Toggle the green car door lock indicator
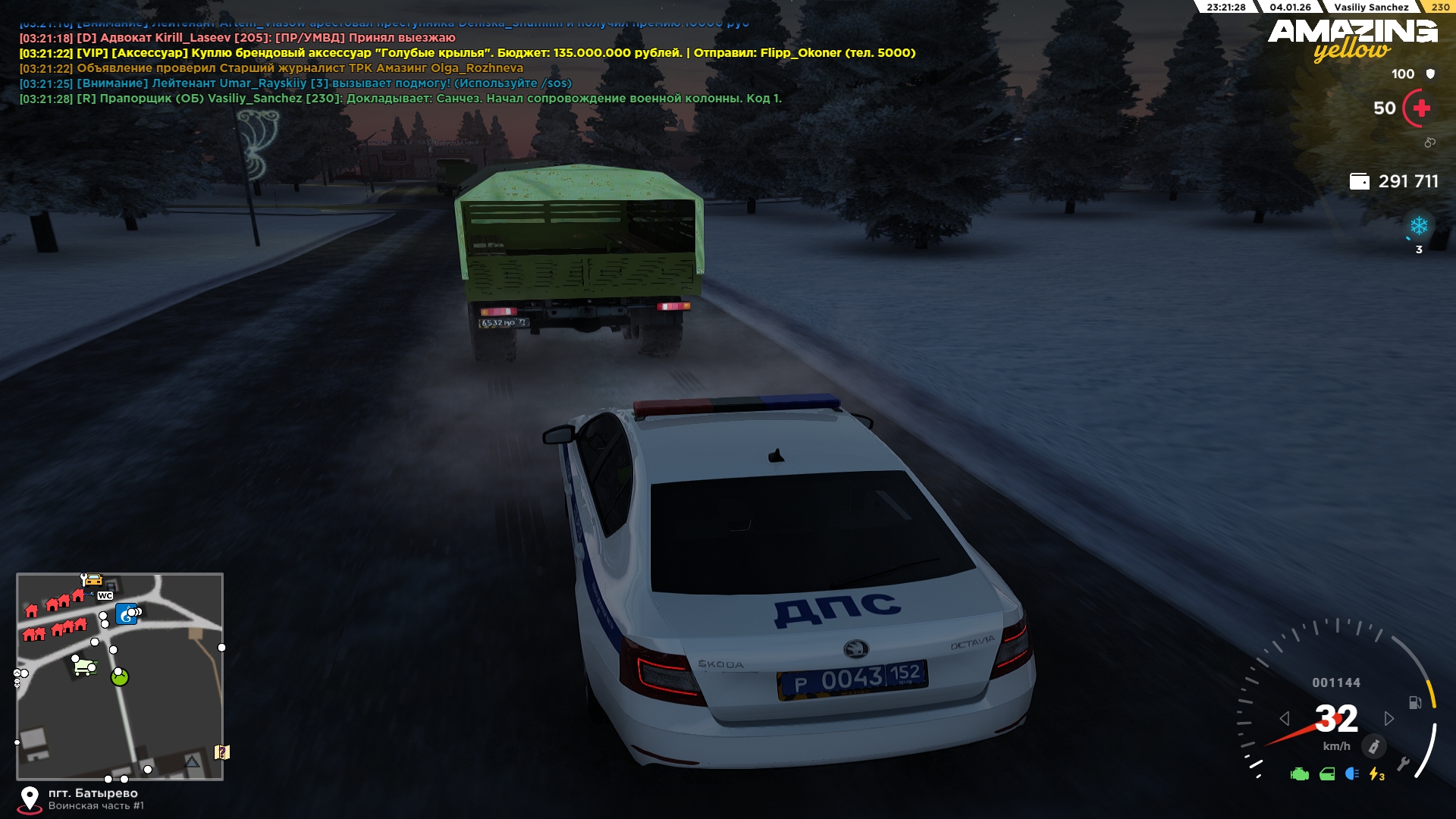The image size is (1456, 819). click(x=1327, y=774)
